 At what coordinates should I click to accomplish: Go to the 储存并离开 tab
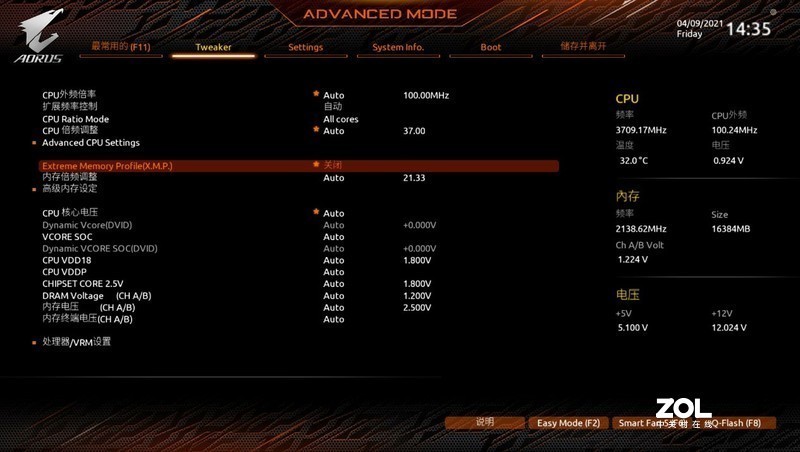pyautogui.click(x=583, y=46)
